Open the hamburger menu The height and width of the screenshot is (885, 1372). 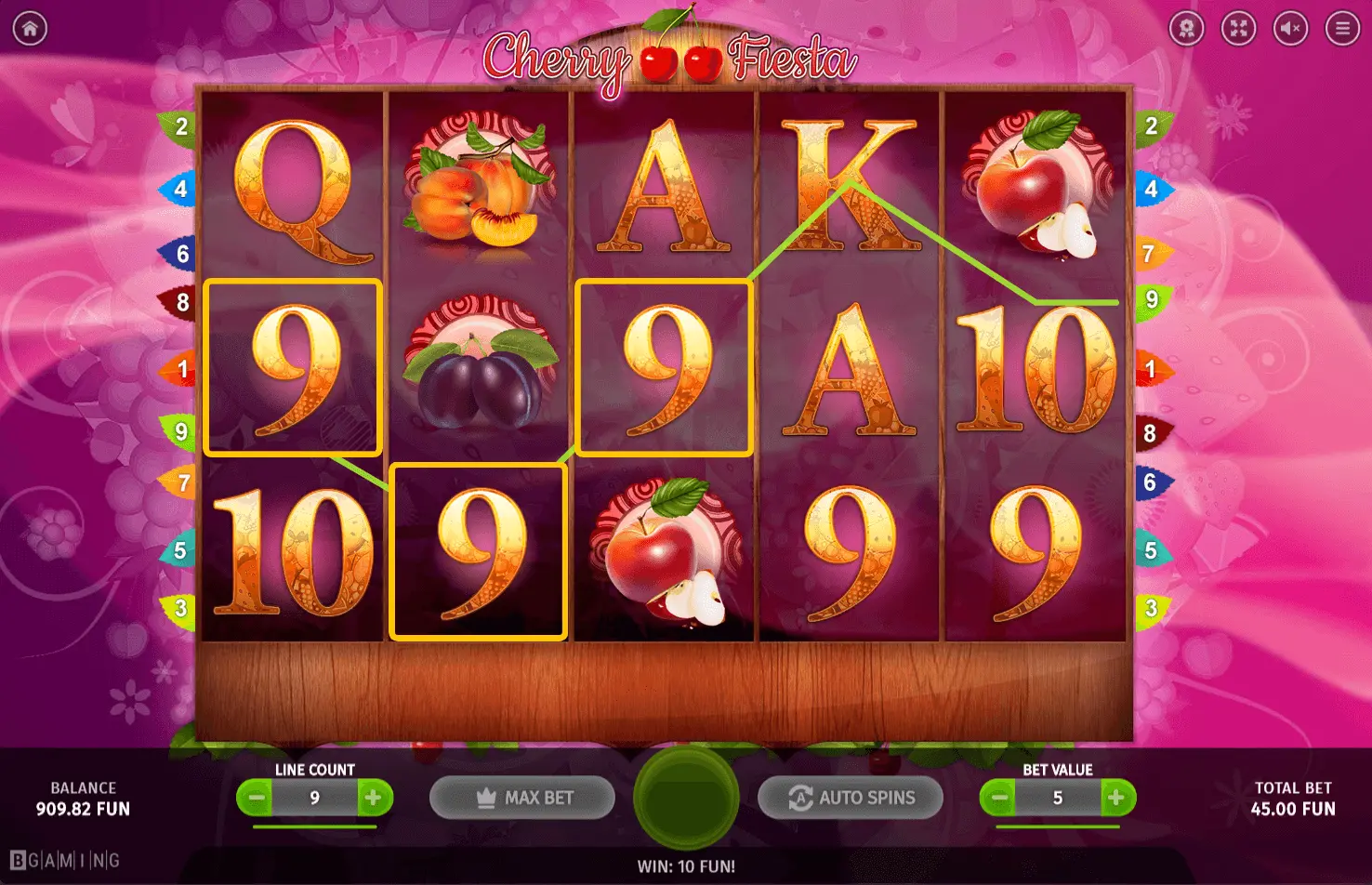[x=1342, y=29]
